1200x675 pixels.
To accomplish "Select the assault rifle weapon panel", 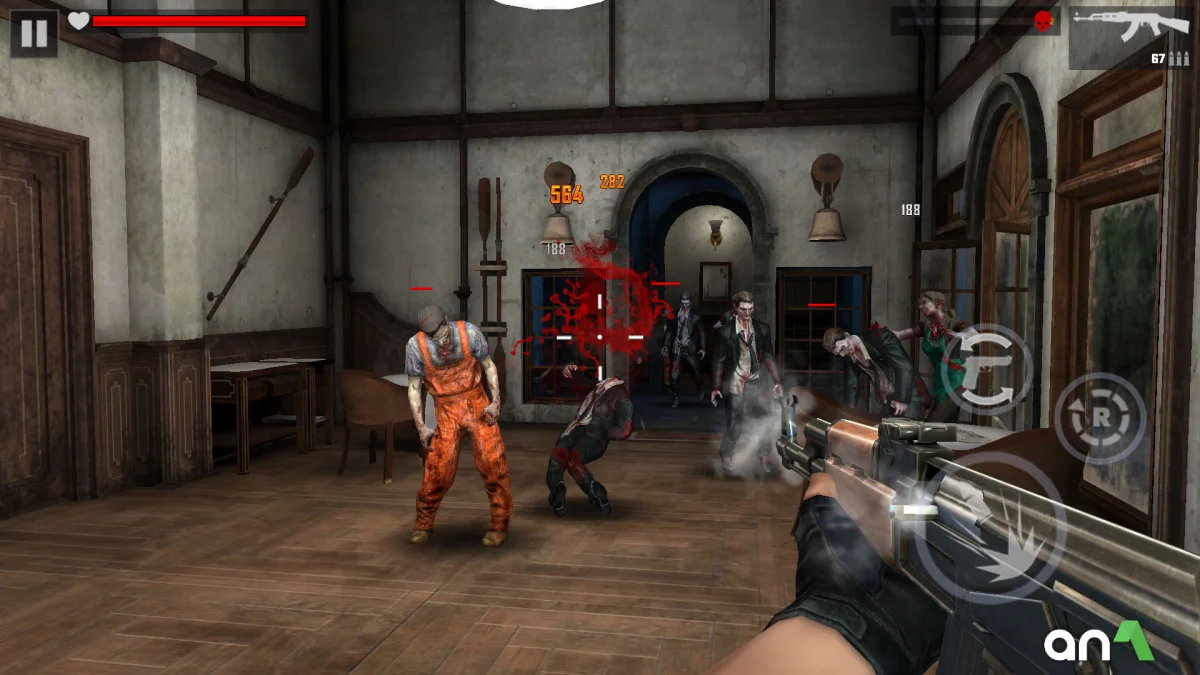I will pos(1132,38).
